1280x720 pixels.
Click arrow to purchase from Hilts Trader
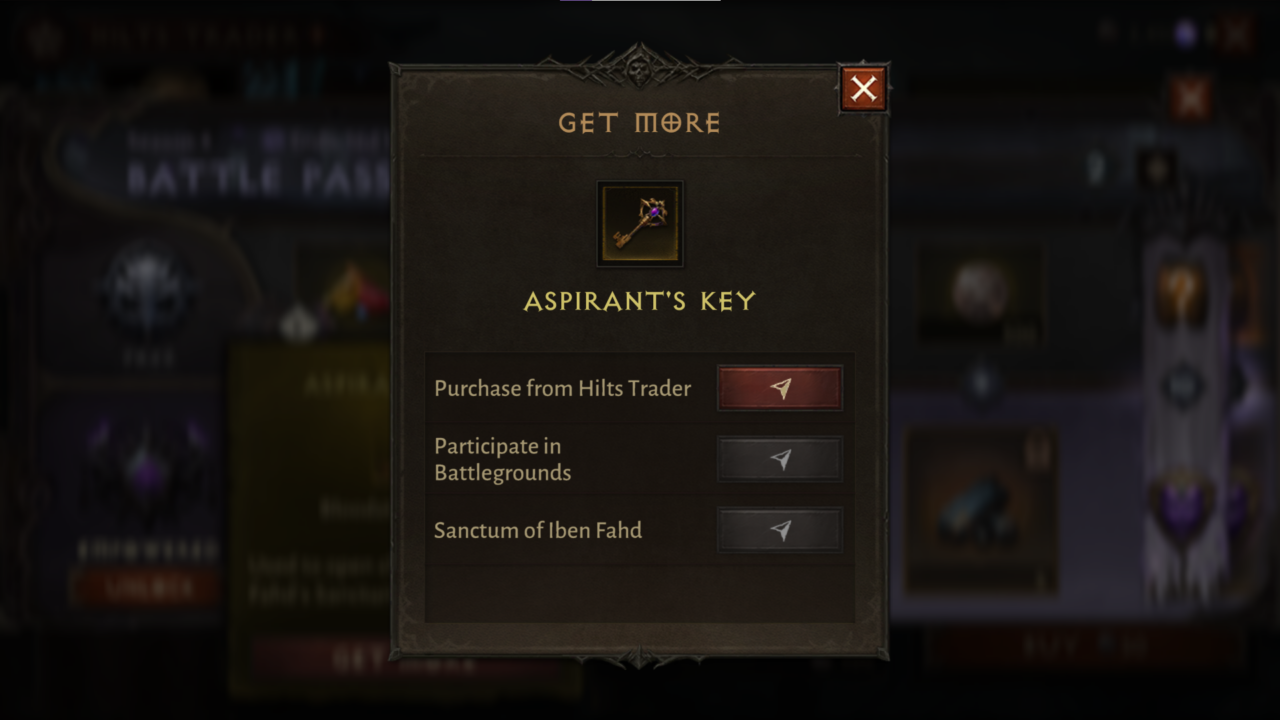click(780, 388)
